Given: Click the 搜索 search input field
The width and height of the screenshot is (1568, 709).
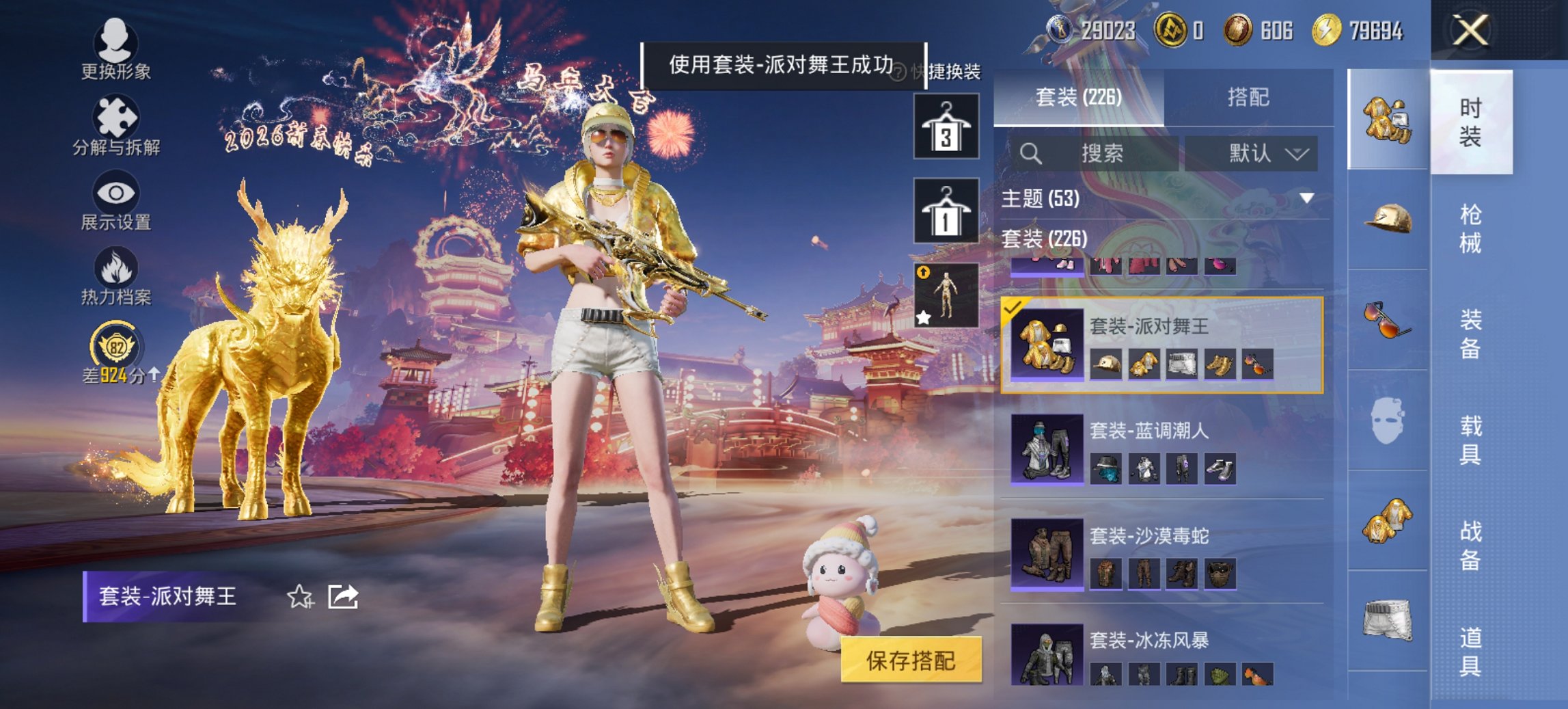Looking at the screenshot, I should pos(1093,153).
